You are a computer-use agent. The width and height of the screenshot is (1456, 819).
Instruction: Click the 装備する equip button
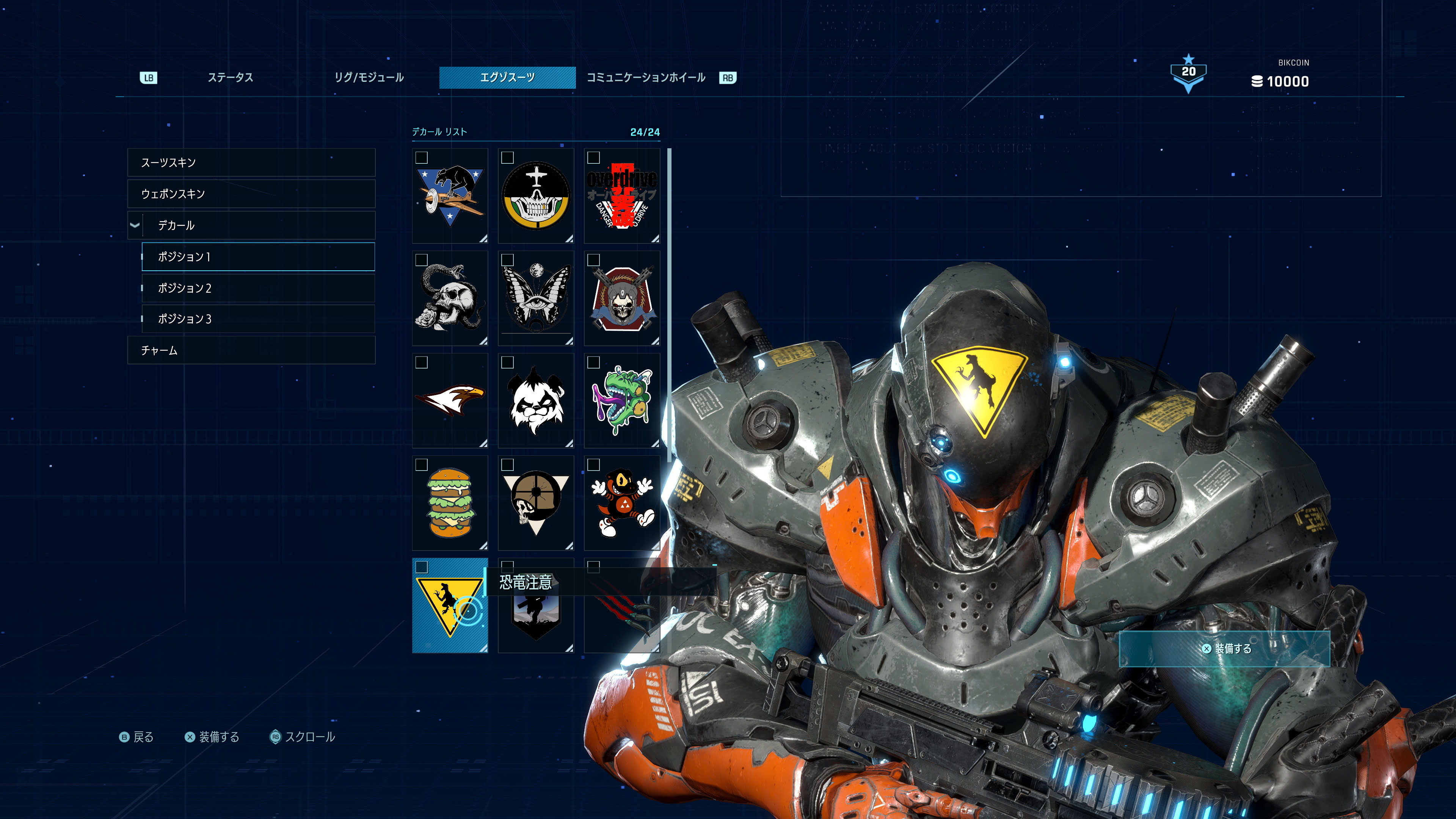[x=1224, y=648]
